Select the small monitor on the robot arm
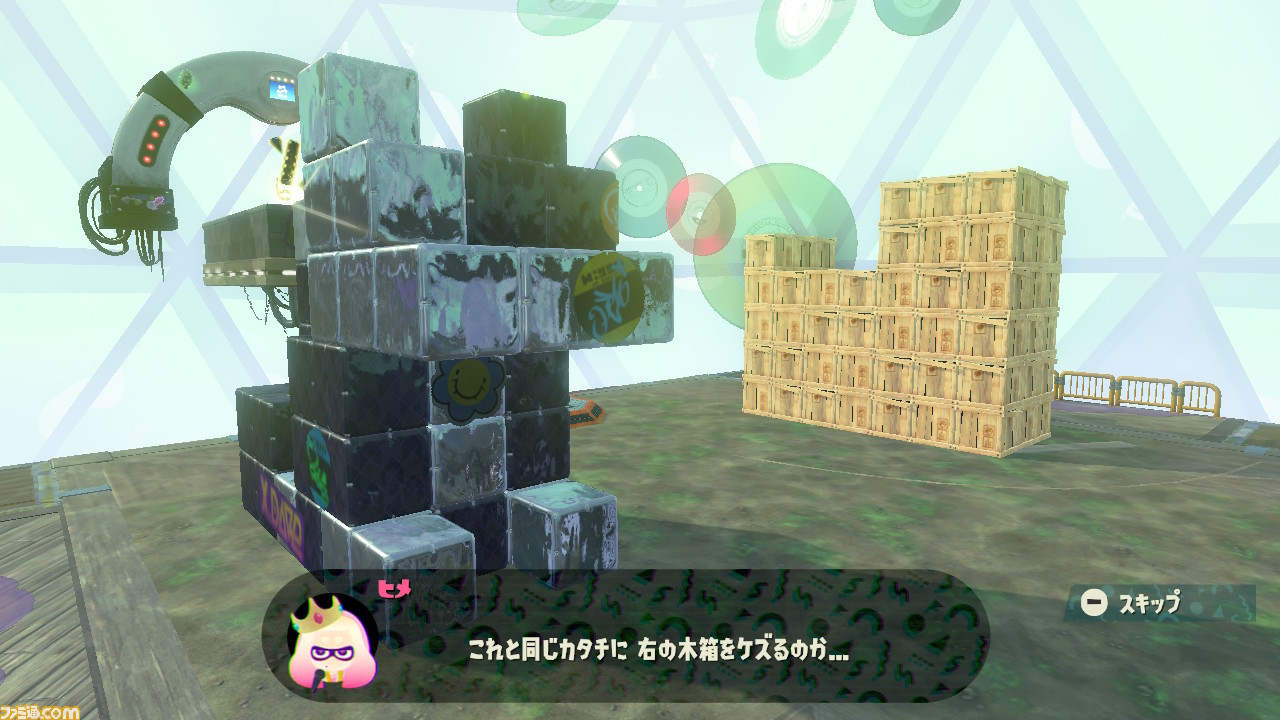This screenshot has height=720, width=1280. pyautogui.click(x=284, y=92)
